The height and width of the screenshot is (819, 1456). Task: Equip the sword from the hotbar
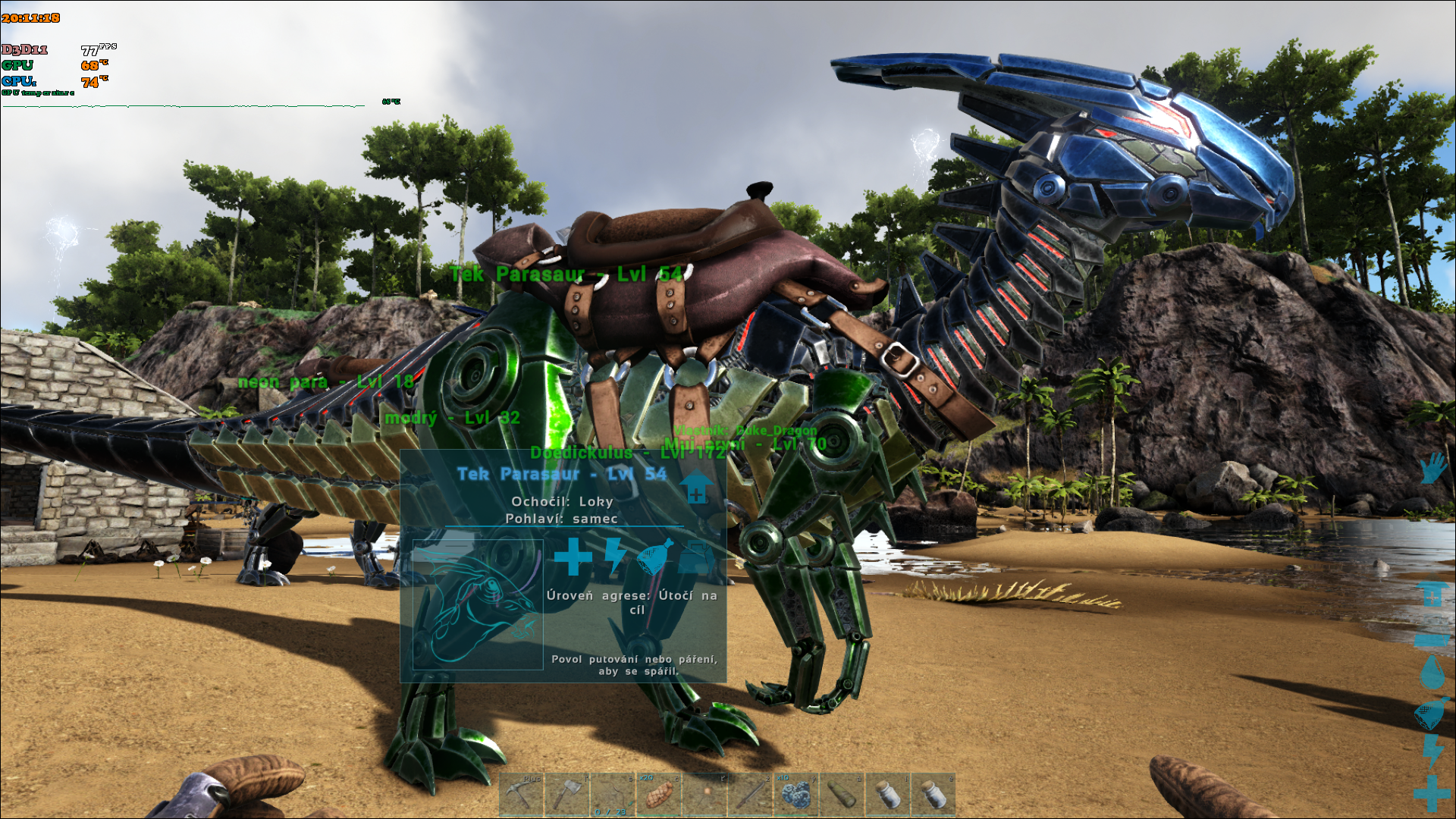pos(750,794)
